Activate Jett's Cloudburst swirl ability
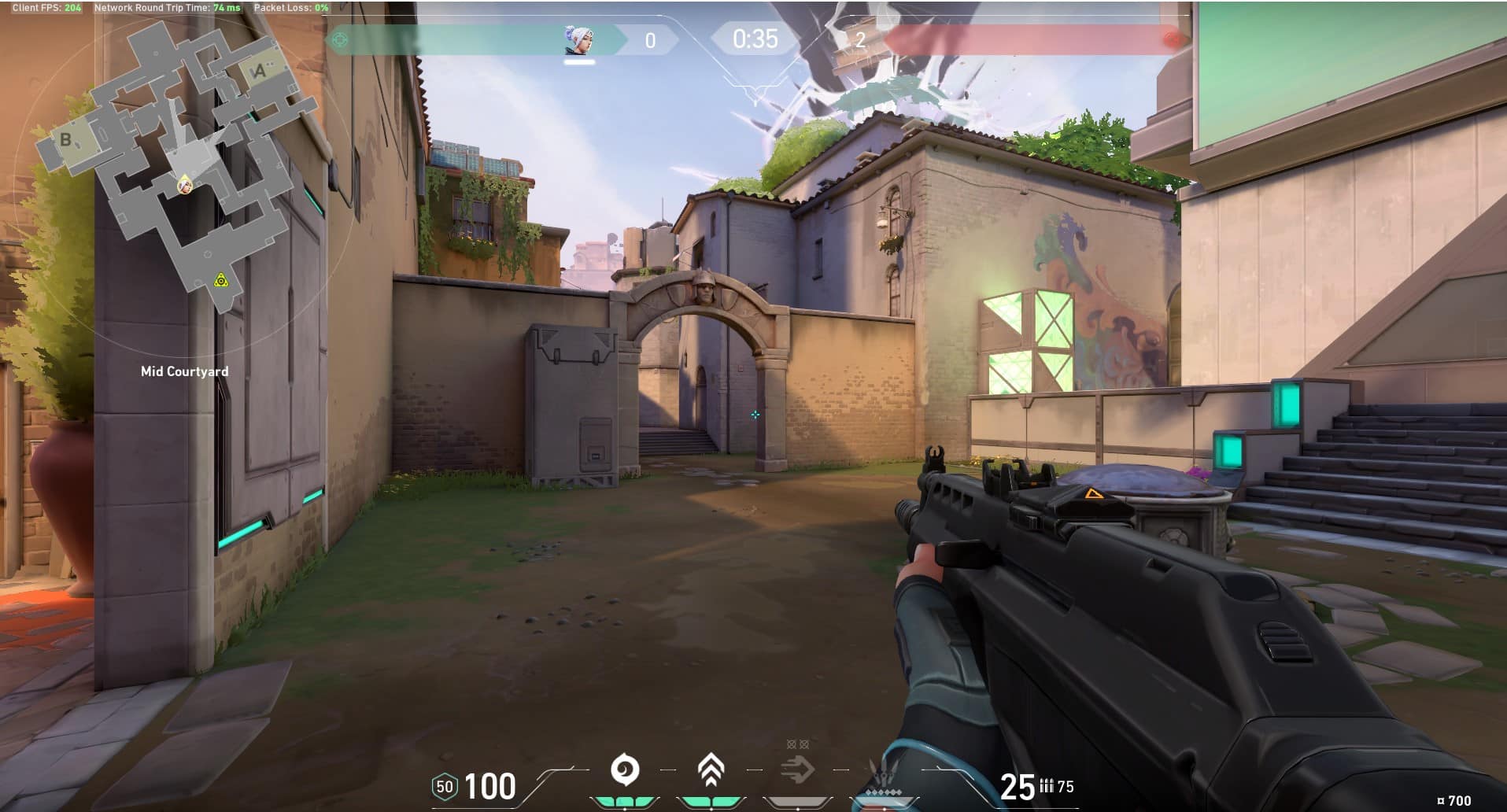Image resolution: width=1507 pixels, height=812 pixels. click(625, 770)
